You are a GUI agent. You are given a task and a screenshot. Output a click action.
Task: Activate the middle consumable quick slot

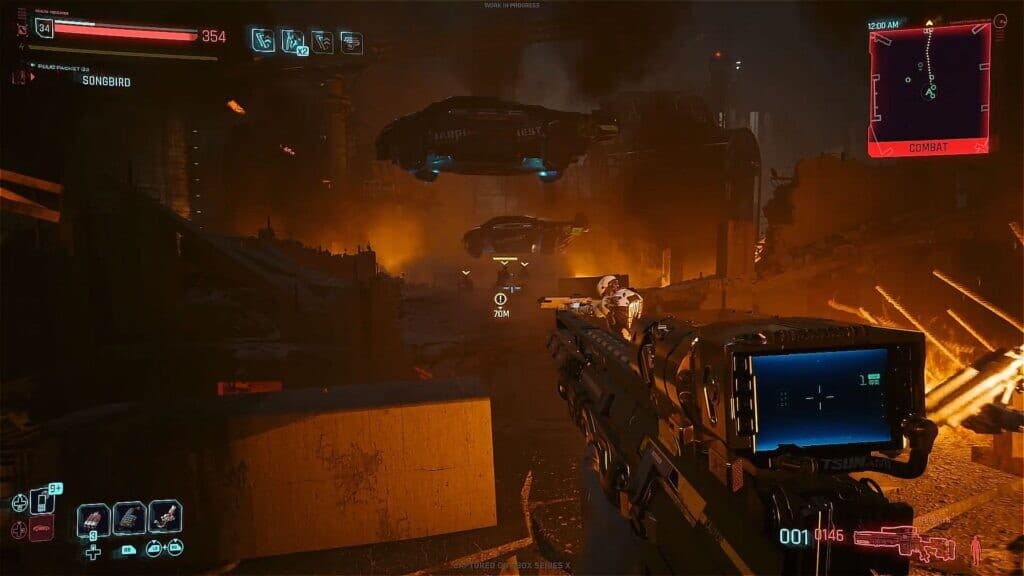(129, 518)
